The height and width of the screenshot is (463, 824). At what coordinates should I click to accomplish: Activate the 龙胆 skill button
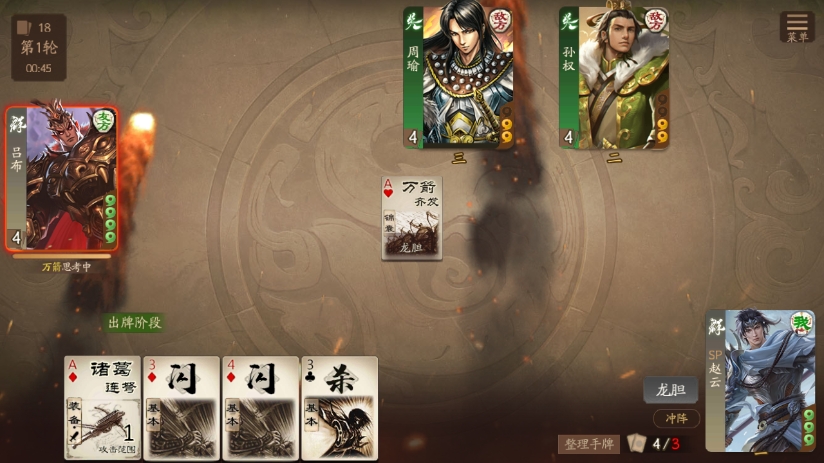coord(670,391)
